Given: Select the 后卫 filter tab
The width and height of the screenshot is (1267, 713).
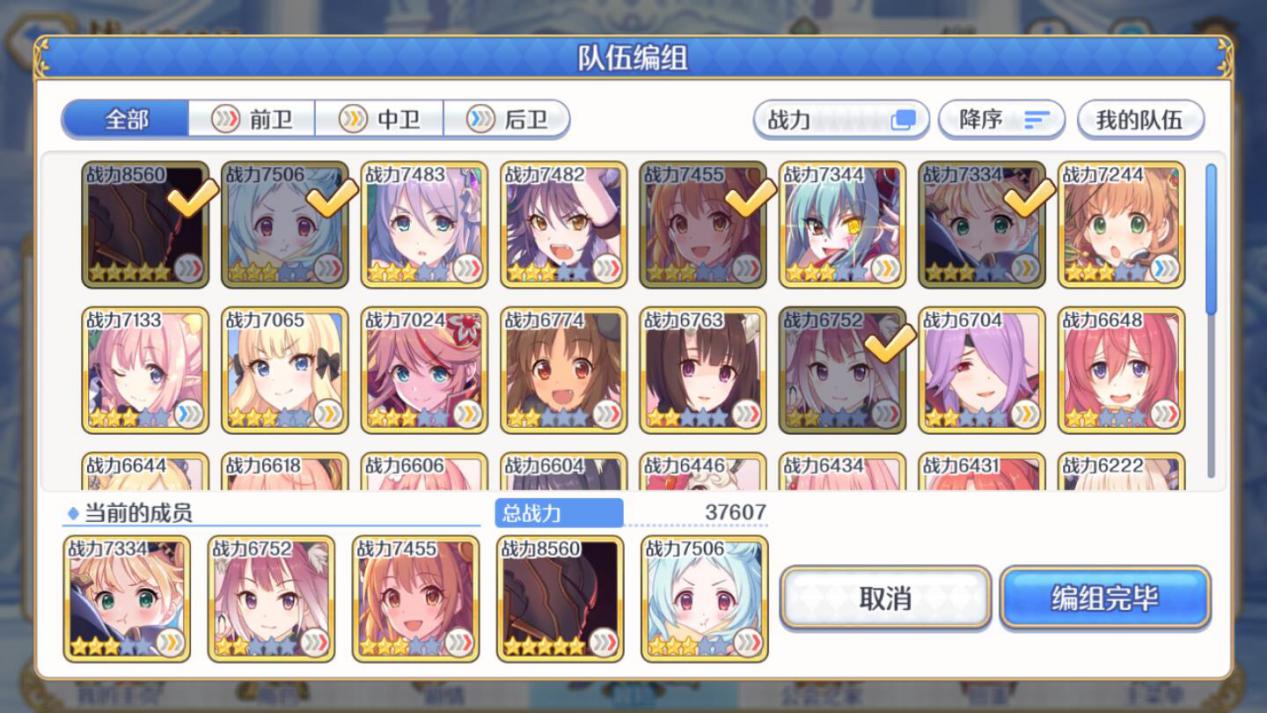Looking at the screenshot, I should 507,120.
